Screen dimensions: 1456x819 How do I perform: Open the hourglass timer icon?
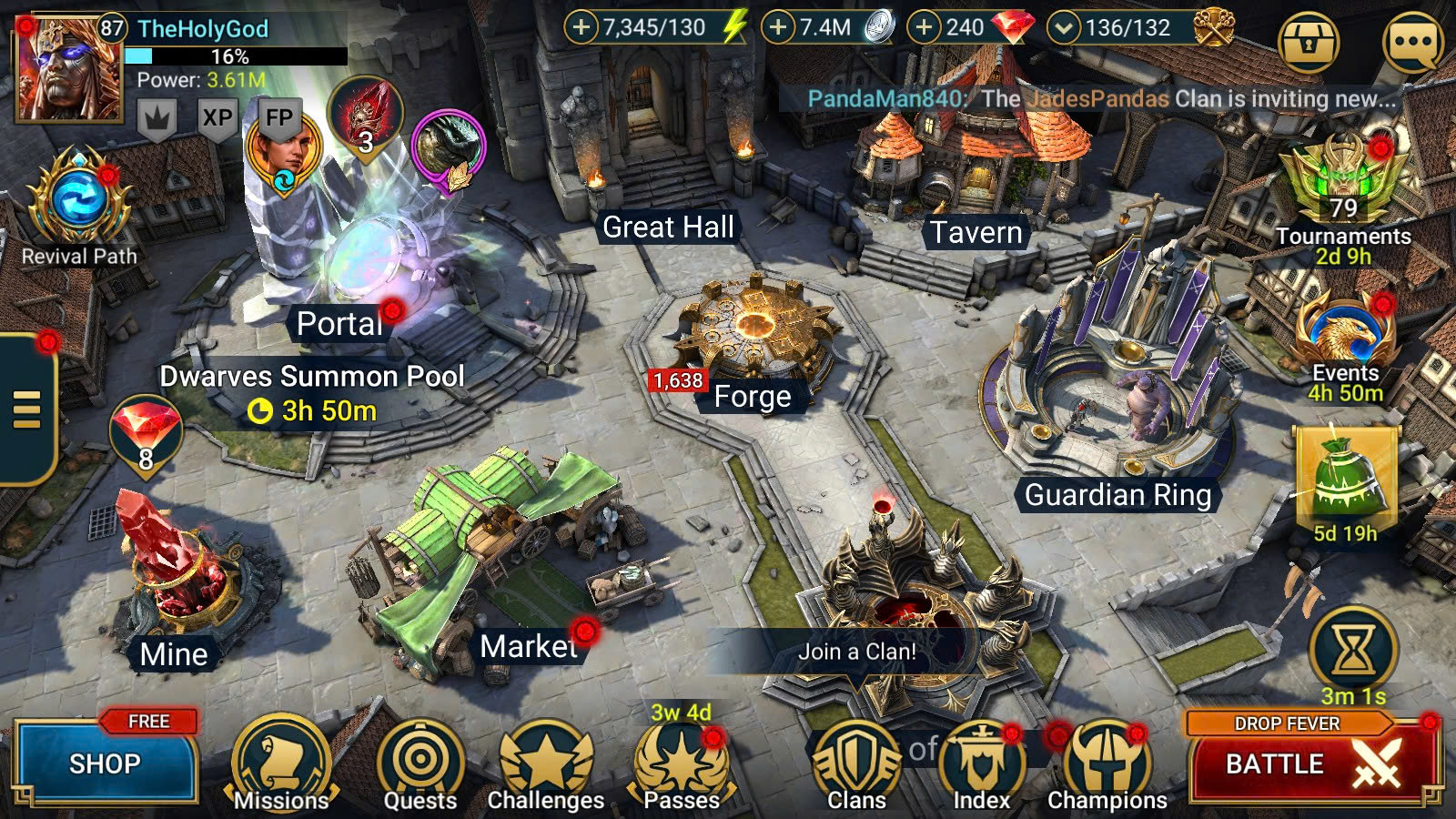[1353, 650]
